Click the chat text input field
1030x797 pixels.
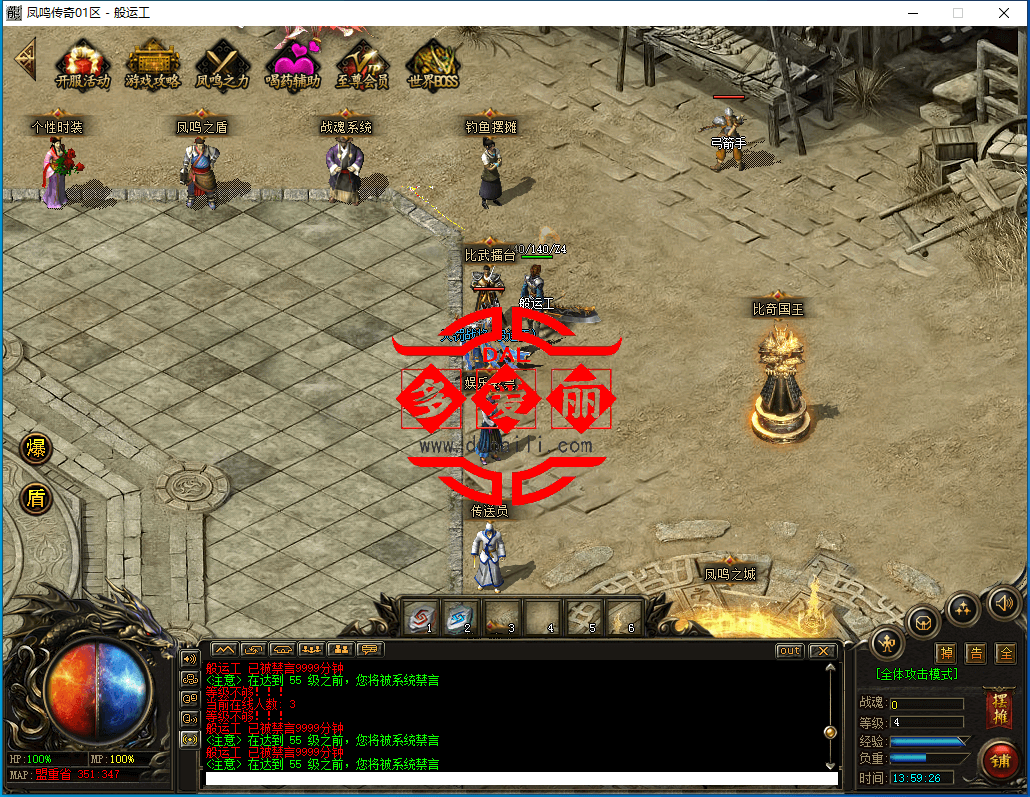(x=520, y=778)
